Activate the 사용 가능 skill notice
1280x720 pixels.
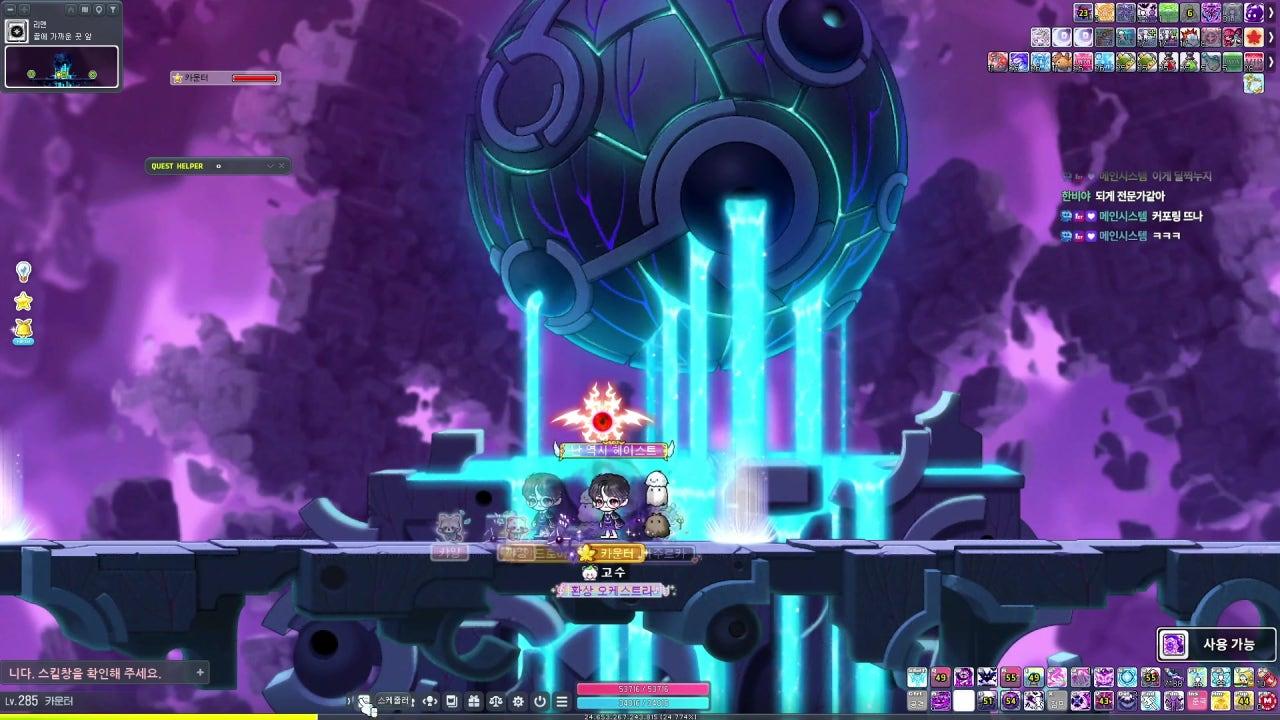(1218, 645)
